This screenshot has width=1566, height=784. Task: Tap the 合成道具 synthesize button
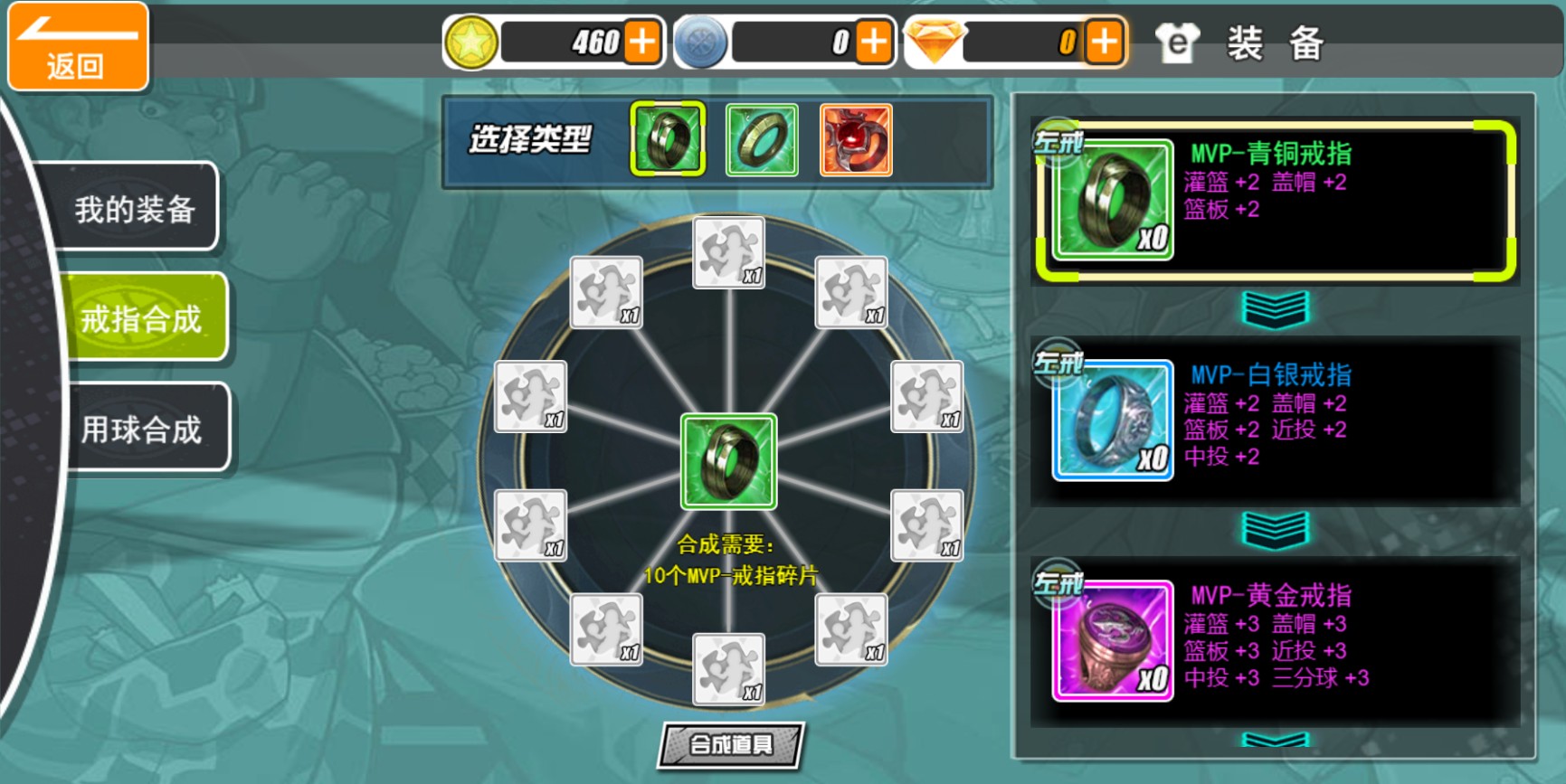click(731, 744)
